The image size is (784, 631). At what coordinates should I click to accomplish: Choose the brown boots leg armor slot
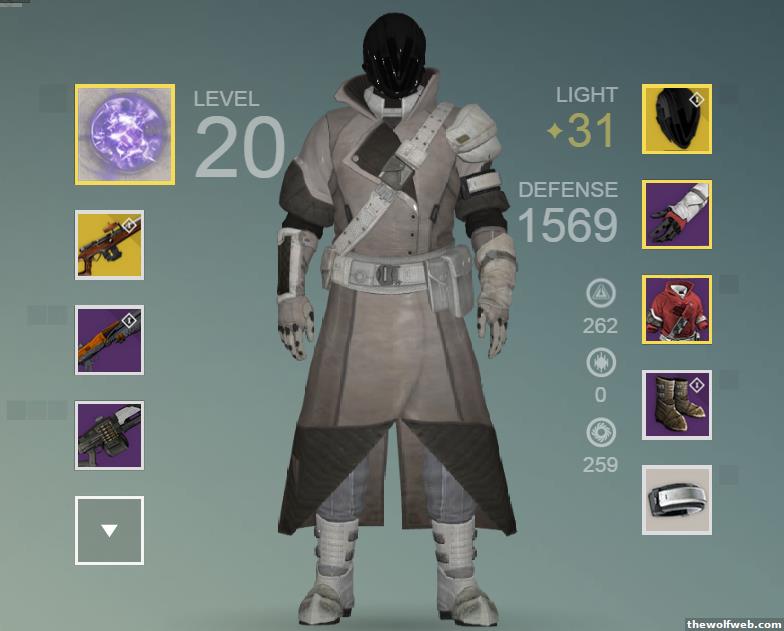pyautogui.click(x=677, y=404)
